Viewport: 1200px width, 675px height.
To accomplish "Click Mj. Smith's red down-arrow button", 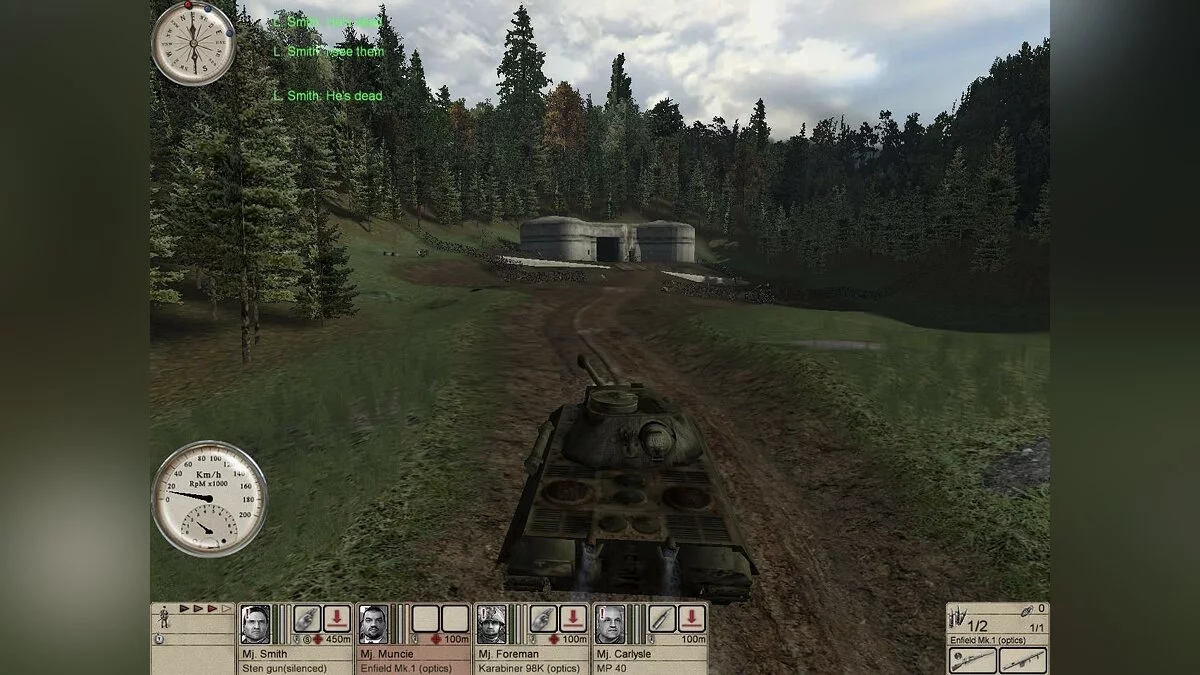I will tap(337, 619).
